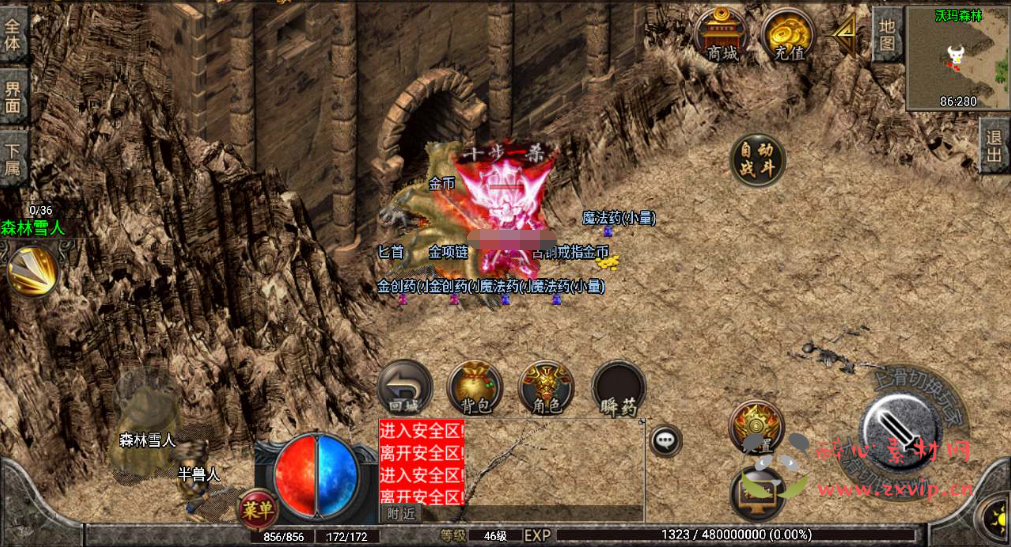
Task: Open the chat speech-bubble button
Action: 665,439
